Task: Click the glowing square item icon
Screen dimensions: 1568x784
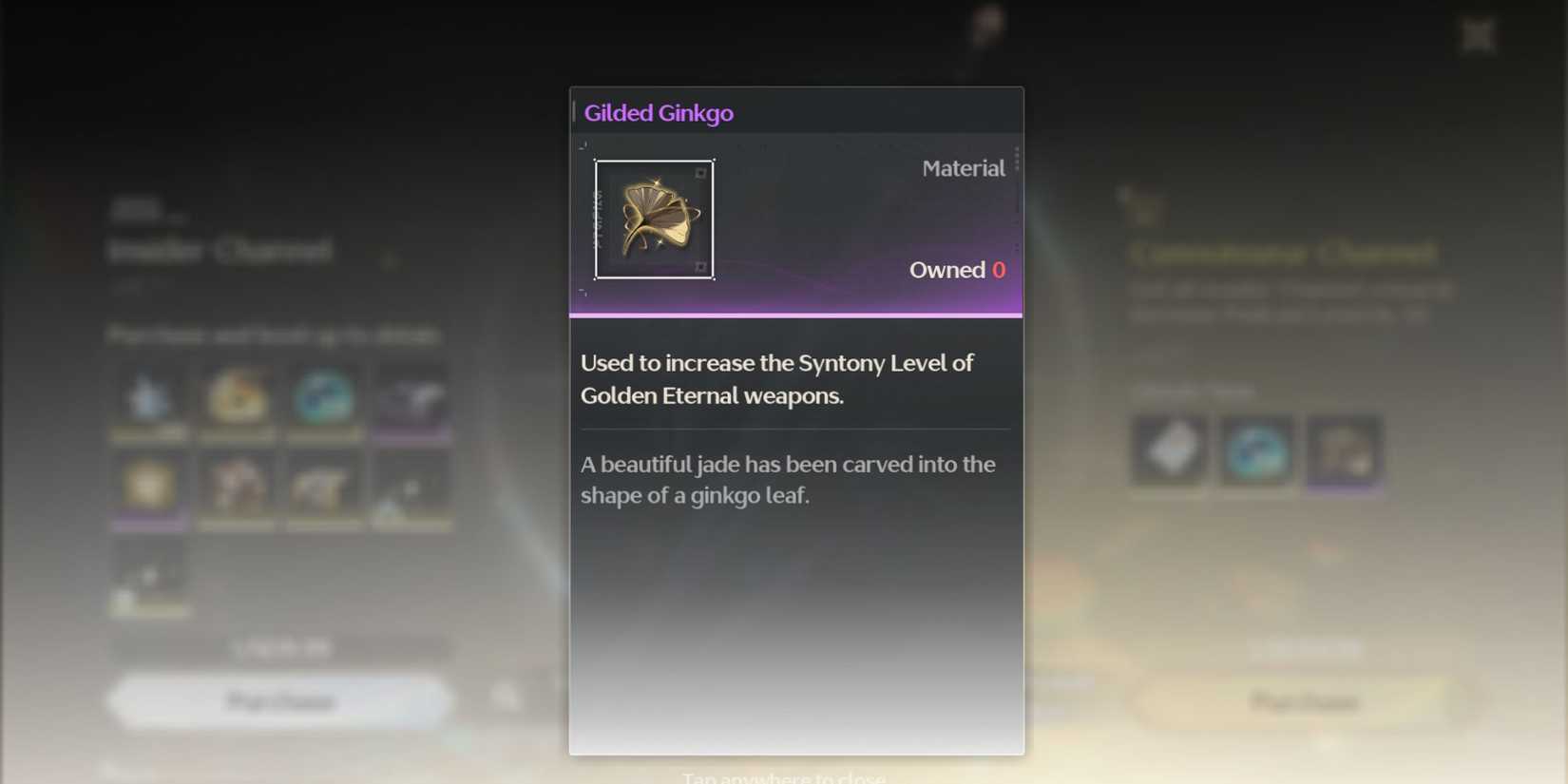Action: [149, 487]
